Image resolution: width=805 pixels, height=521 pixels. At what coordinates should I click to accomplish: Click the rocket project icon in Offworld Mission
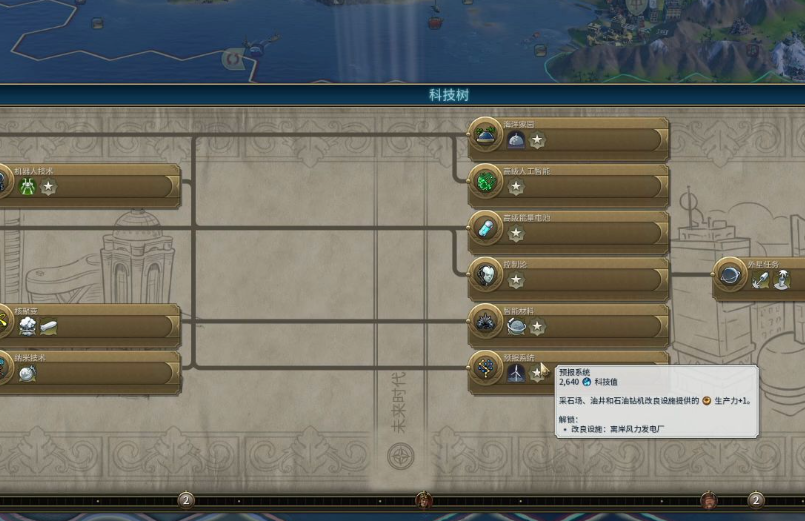coord(761,281)
